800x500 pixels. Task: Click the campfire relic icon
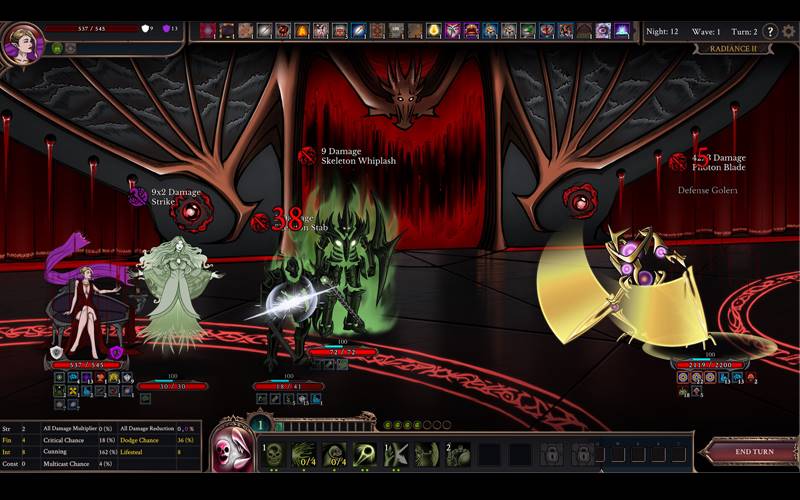click(x=302, y=31)
